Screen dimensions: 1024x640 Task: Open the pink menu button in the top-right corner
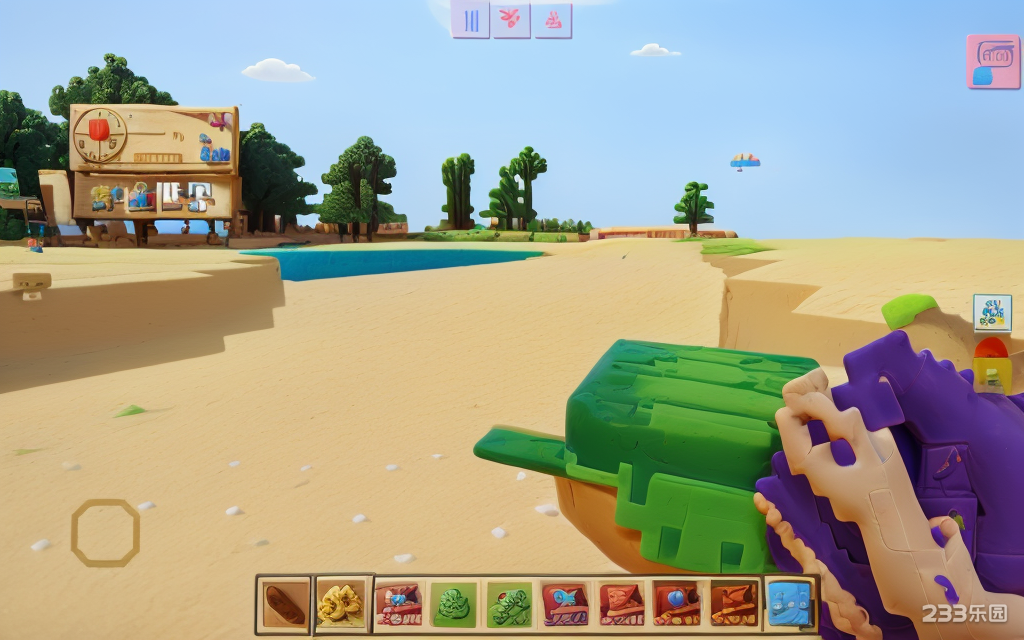992,62
